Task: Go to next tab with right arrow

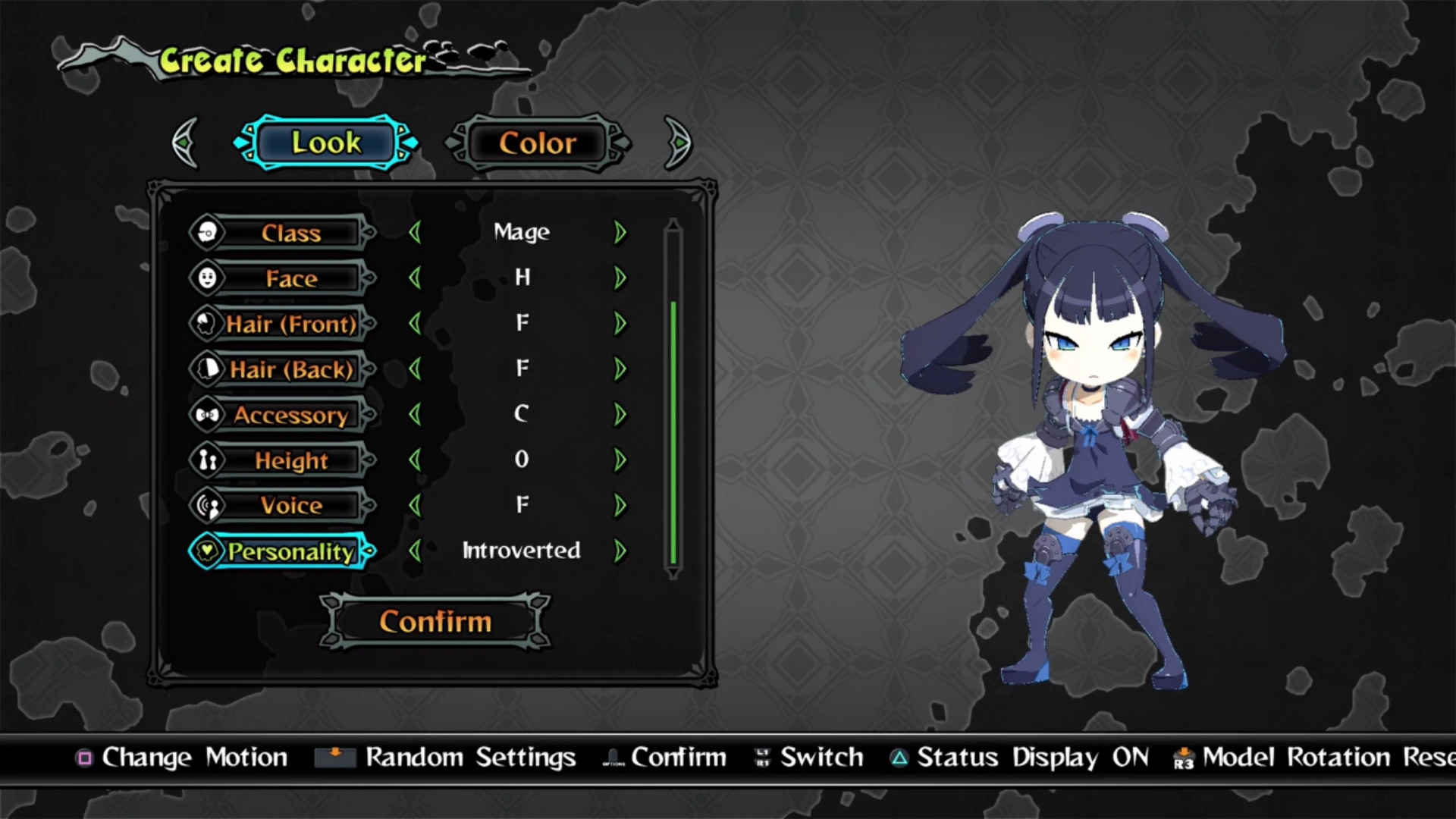Action: [677, 143]
